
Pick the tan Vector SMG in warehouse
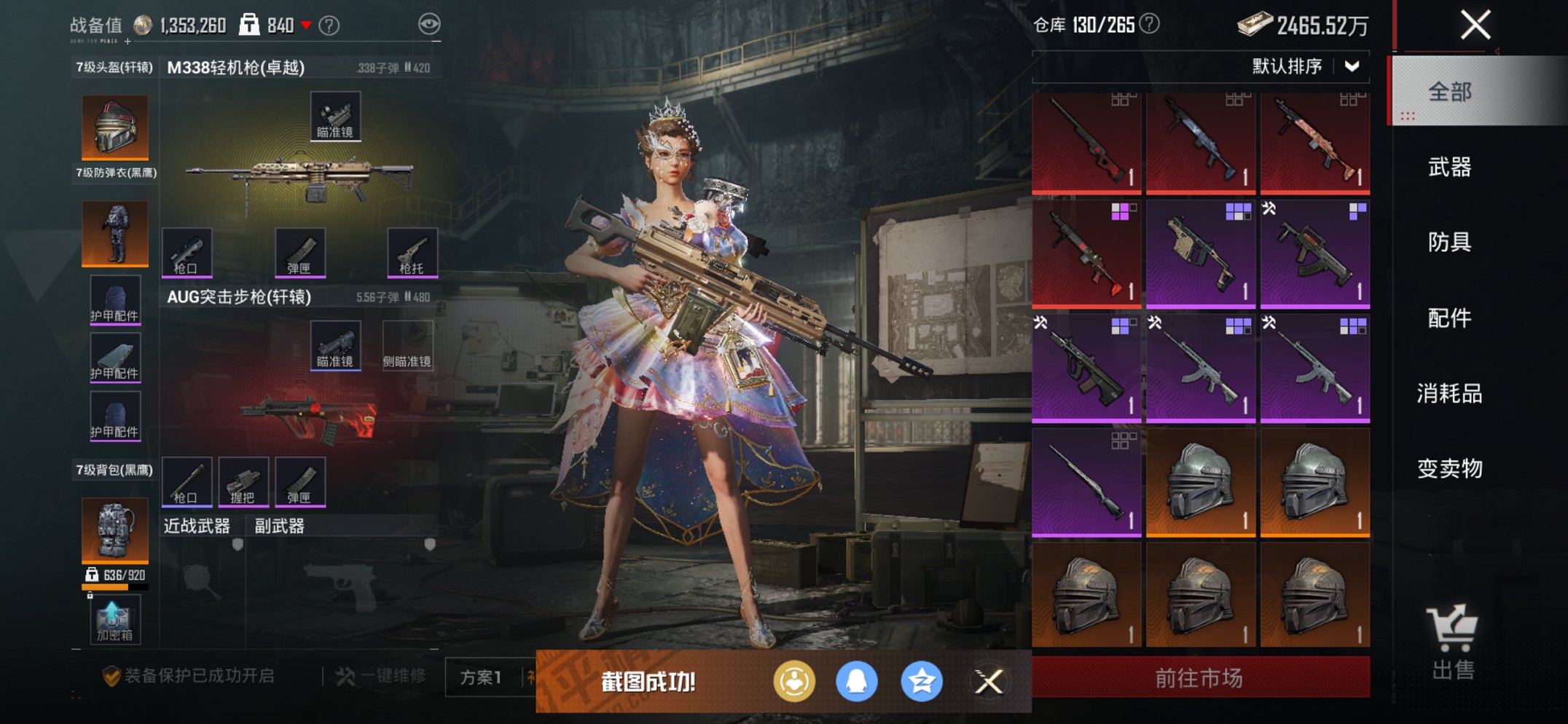click(x=1200, y=253)
